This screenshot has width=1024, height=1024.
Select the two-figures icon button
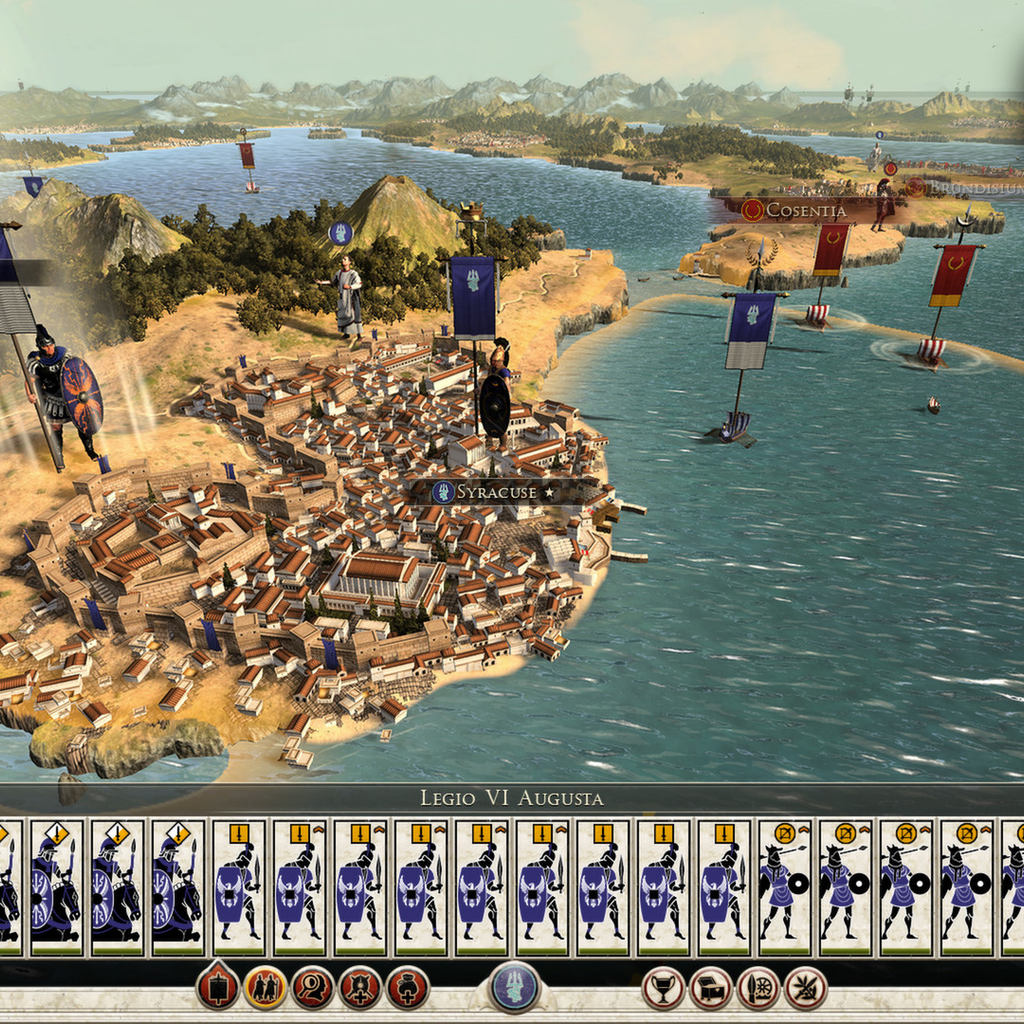point(265,988)
